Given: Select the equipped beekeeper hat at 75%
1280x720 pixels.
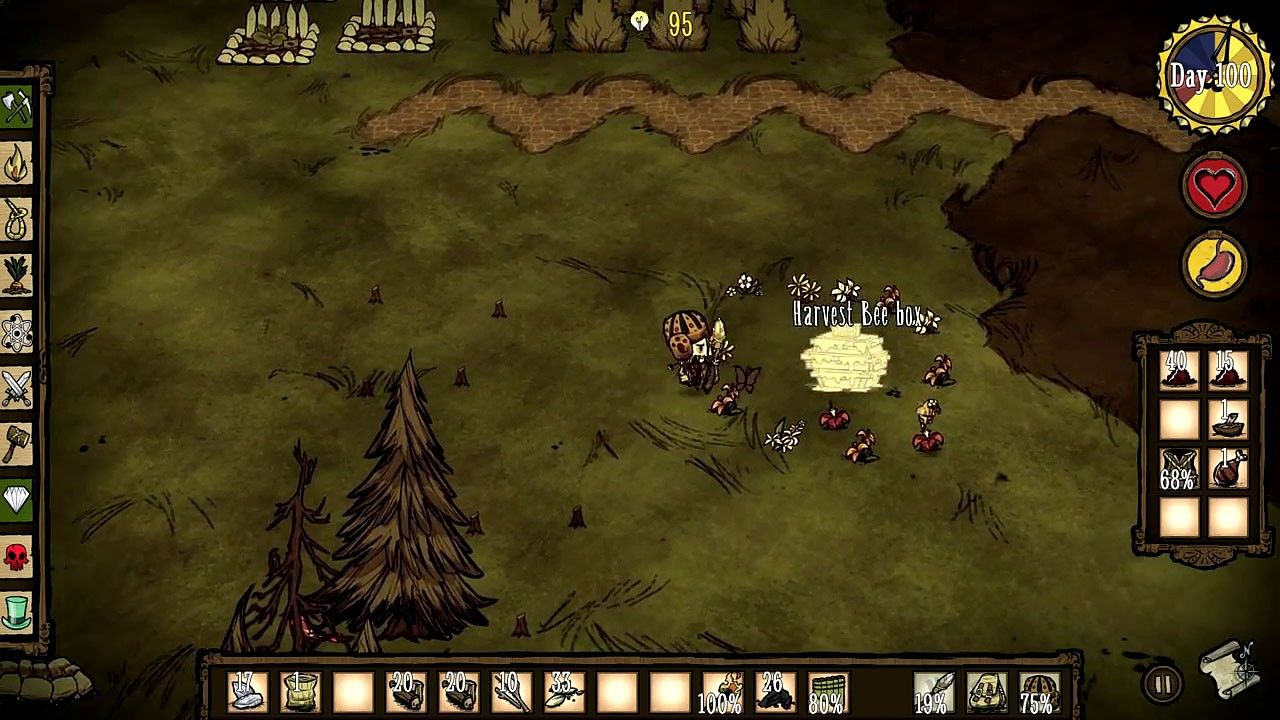Looking at the screenshot, I should coord(1040,692).
